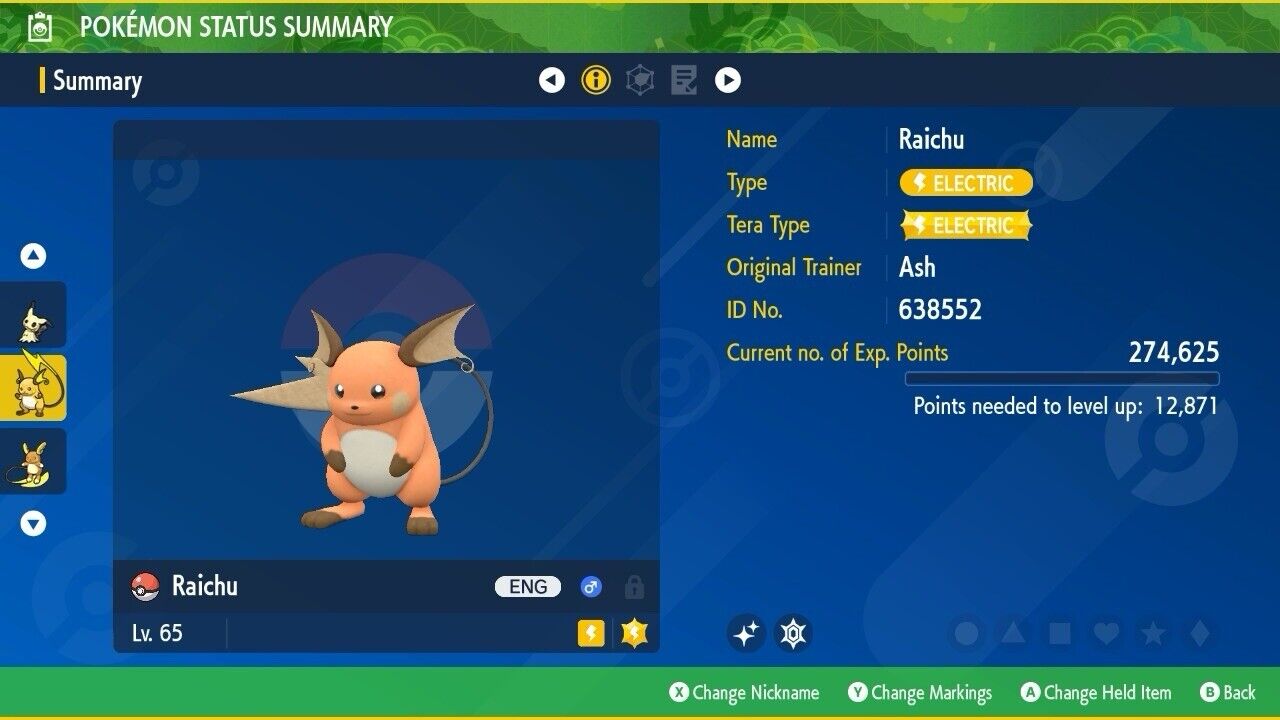Select the highlighted Raichu party thumbnail
Screen dimensions: 1280x720
[x=33, y=388]
